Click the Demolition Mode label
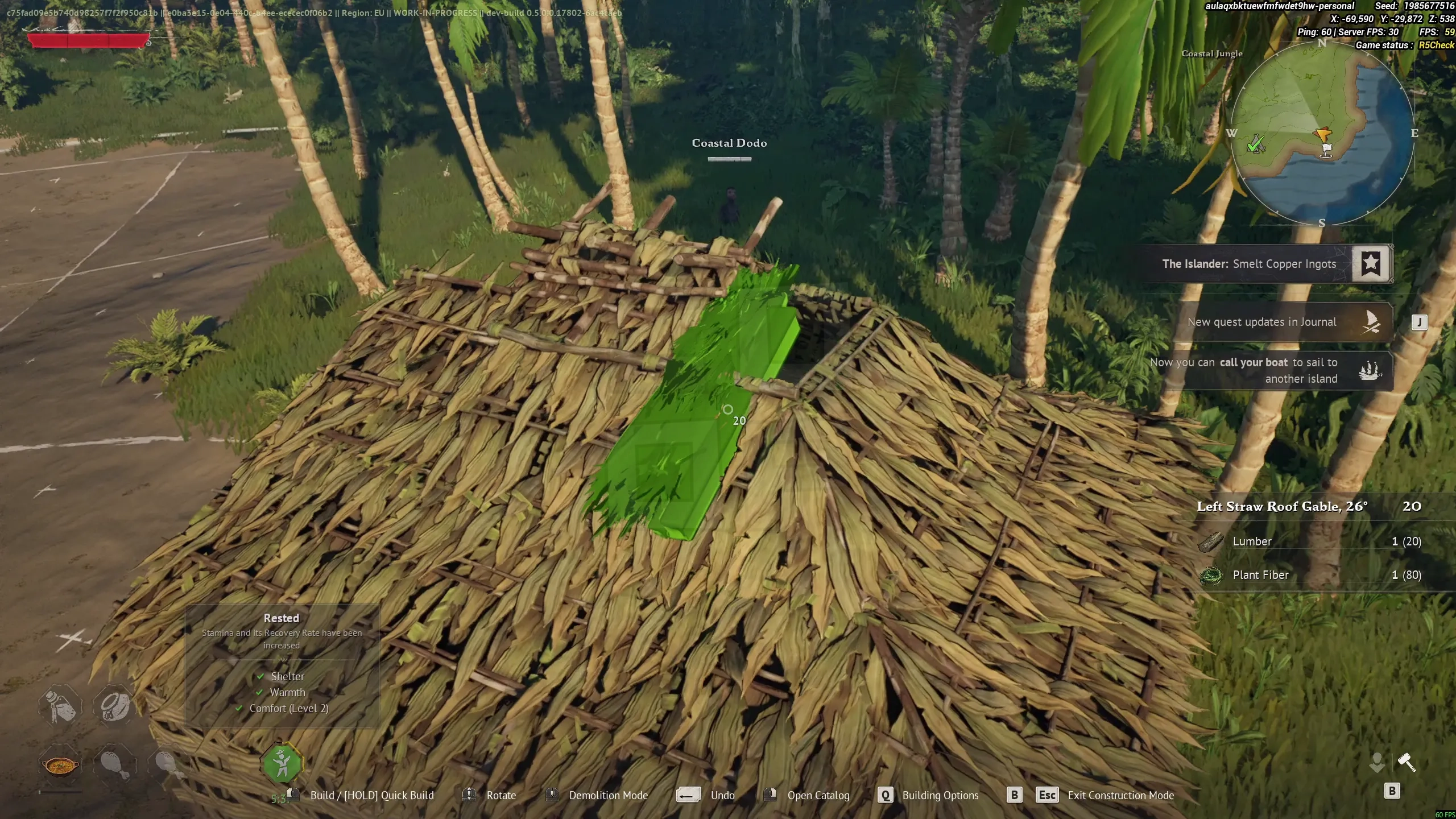 [608, 796]
